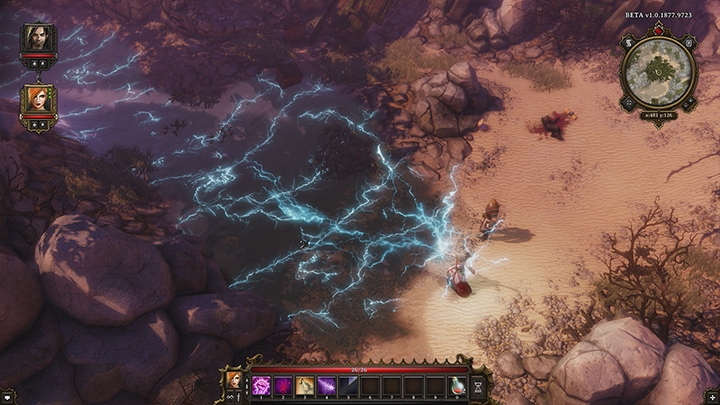Activate the purple swirl skill in slot 1
Screen dimensions: 720x405
click(x=259, y=385)
